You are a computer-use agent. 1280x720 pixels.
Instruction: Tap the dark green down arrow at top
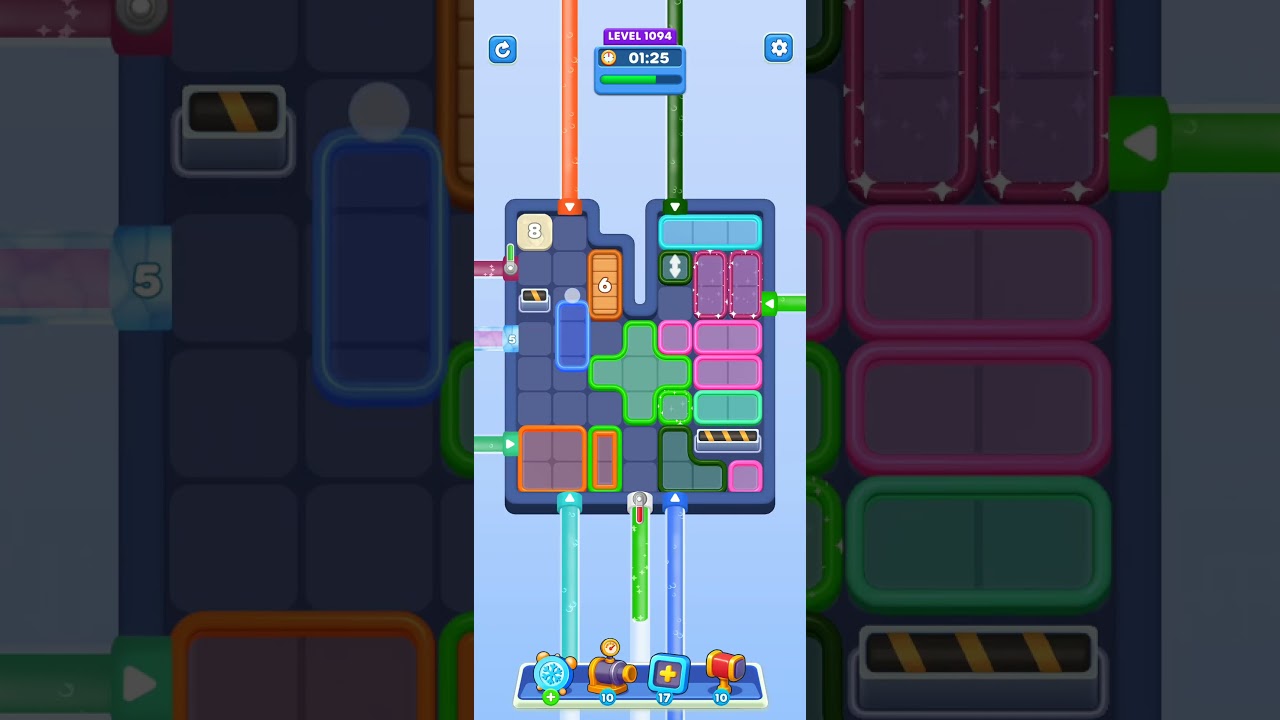click(x=676, y=207)
